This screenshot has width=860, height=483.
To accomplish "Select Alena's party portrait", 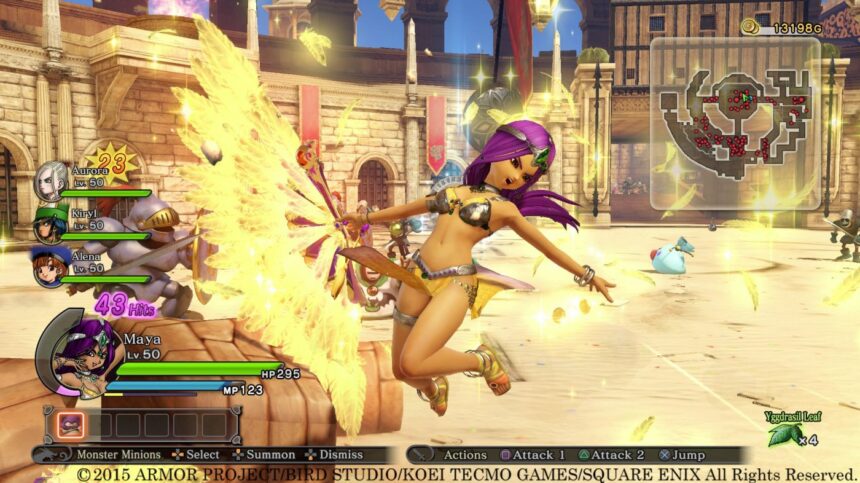I will coord(49,267).
